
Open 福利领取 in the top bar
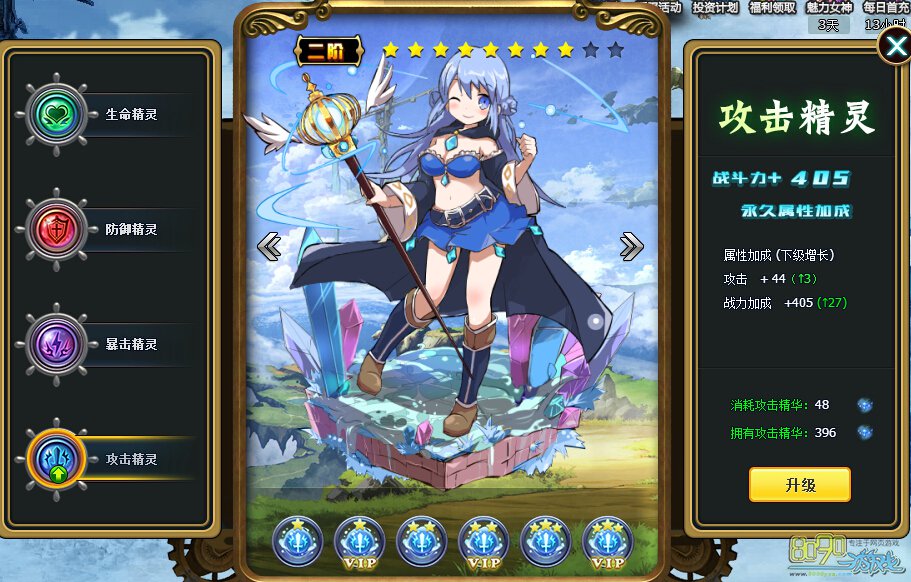point(773,7)
